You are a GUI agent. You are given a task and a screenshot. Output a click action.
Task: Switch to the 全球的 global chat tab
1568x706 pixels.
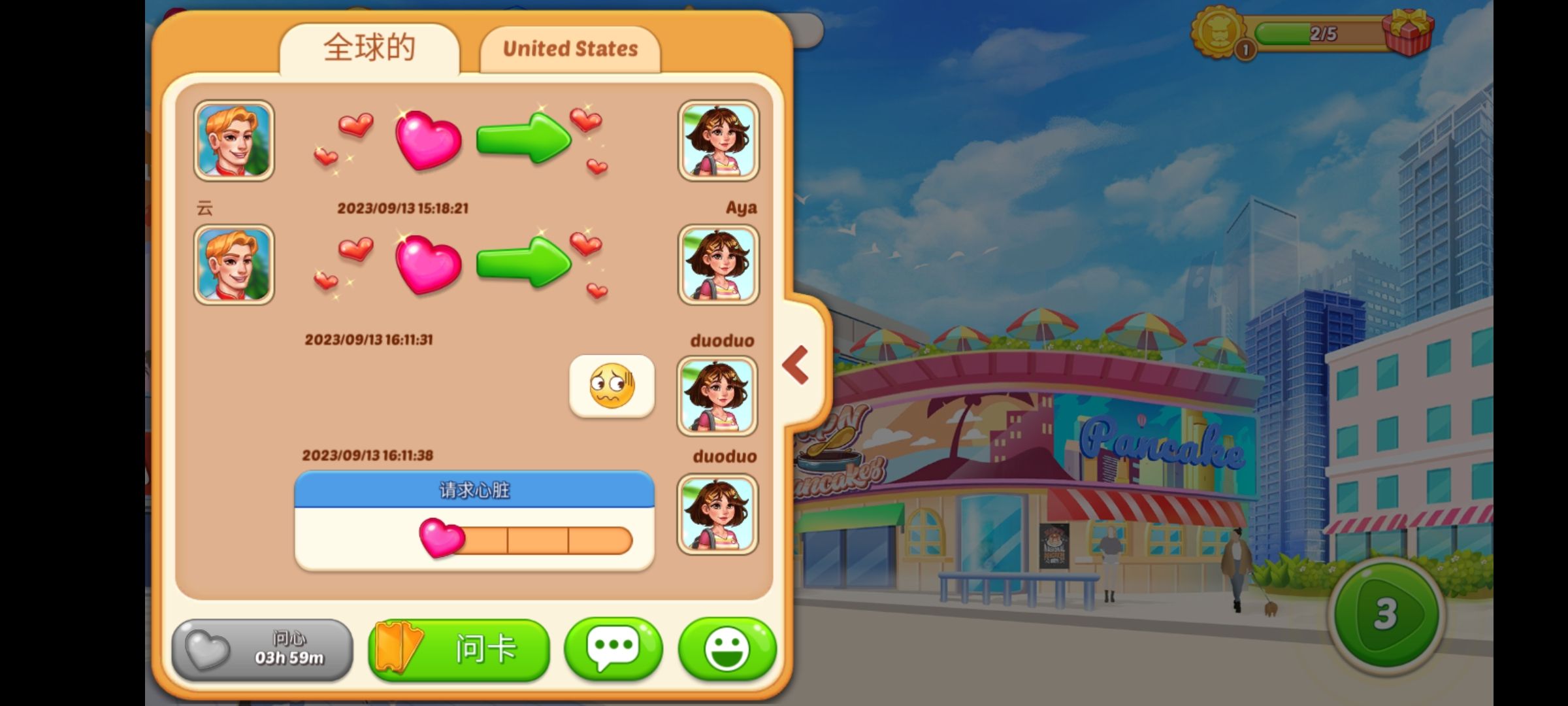[x=369, y=49]
